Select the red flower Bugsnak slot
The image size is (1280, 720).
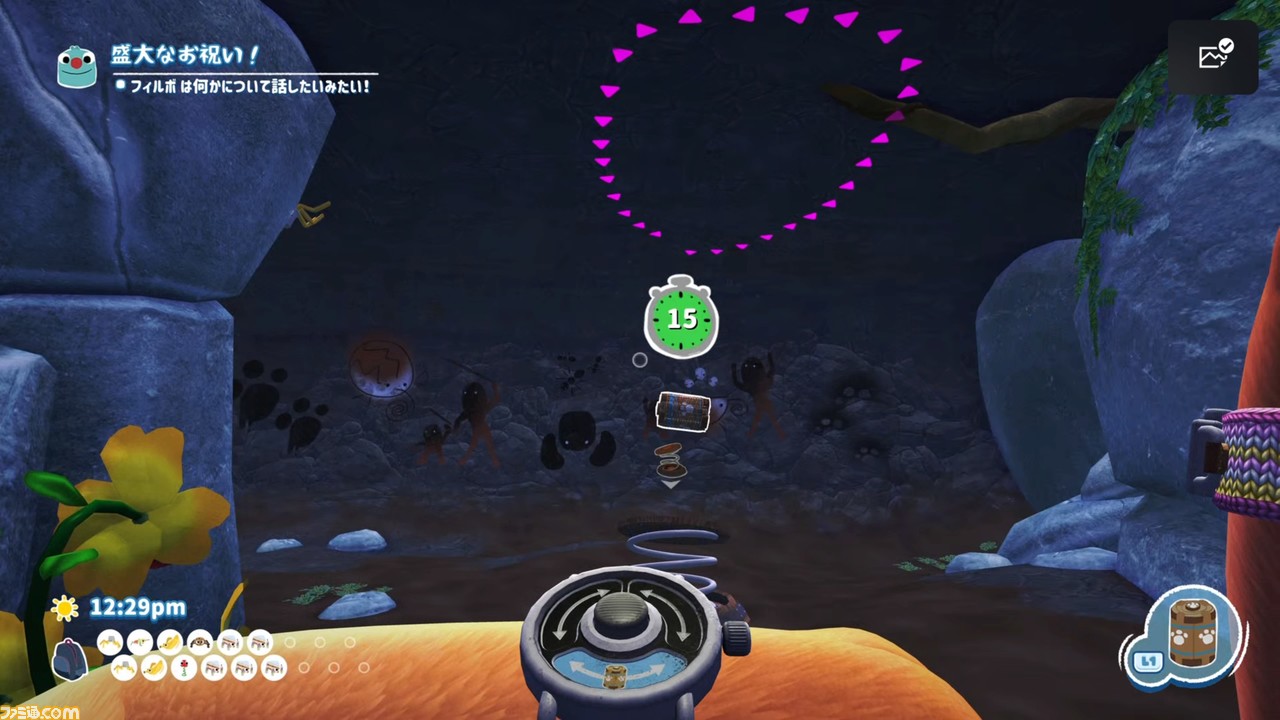click(184, 668)
